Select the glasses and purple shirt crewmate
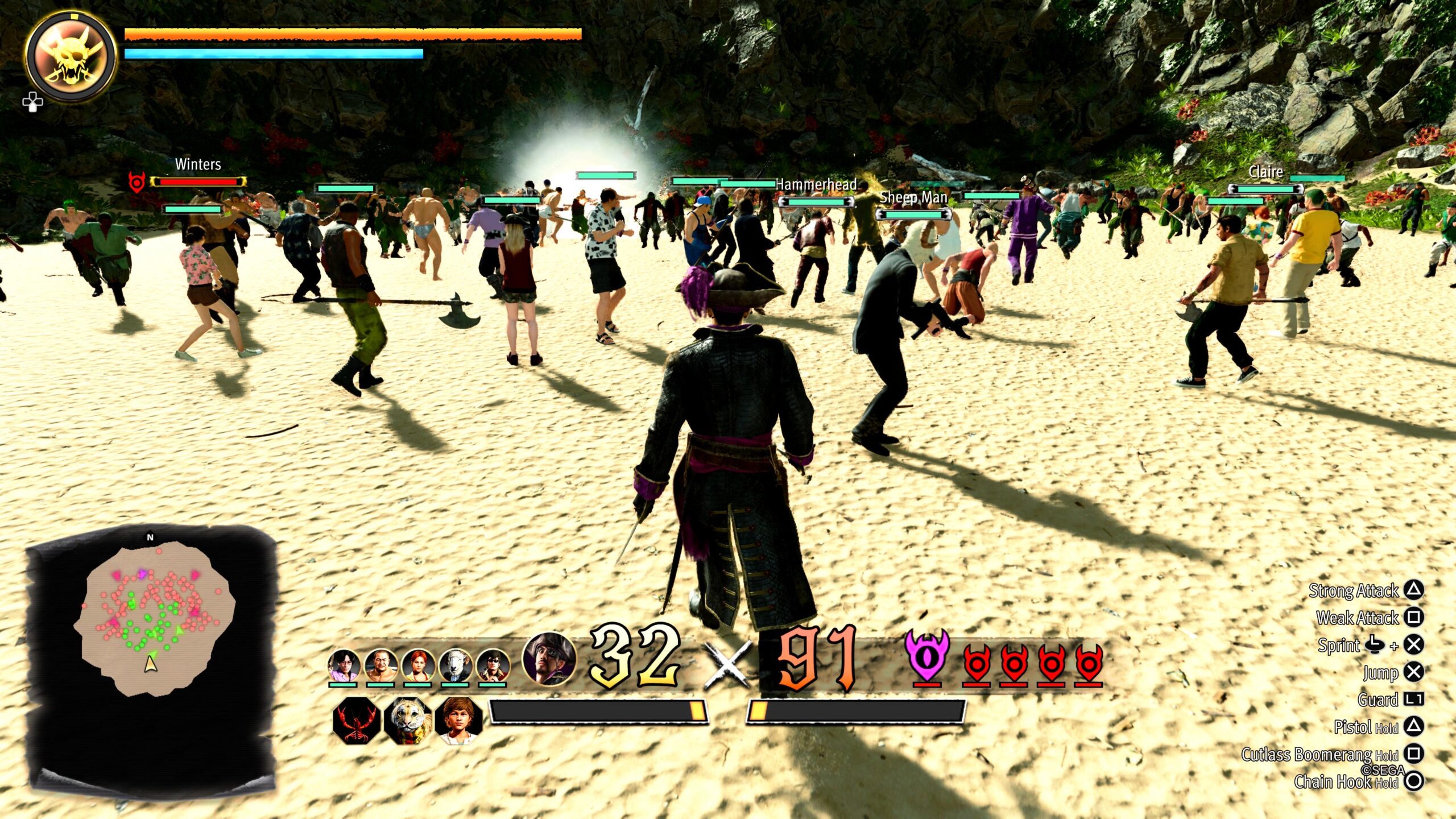This screenshot has height=819, width=1456. coord(344,665)
